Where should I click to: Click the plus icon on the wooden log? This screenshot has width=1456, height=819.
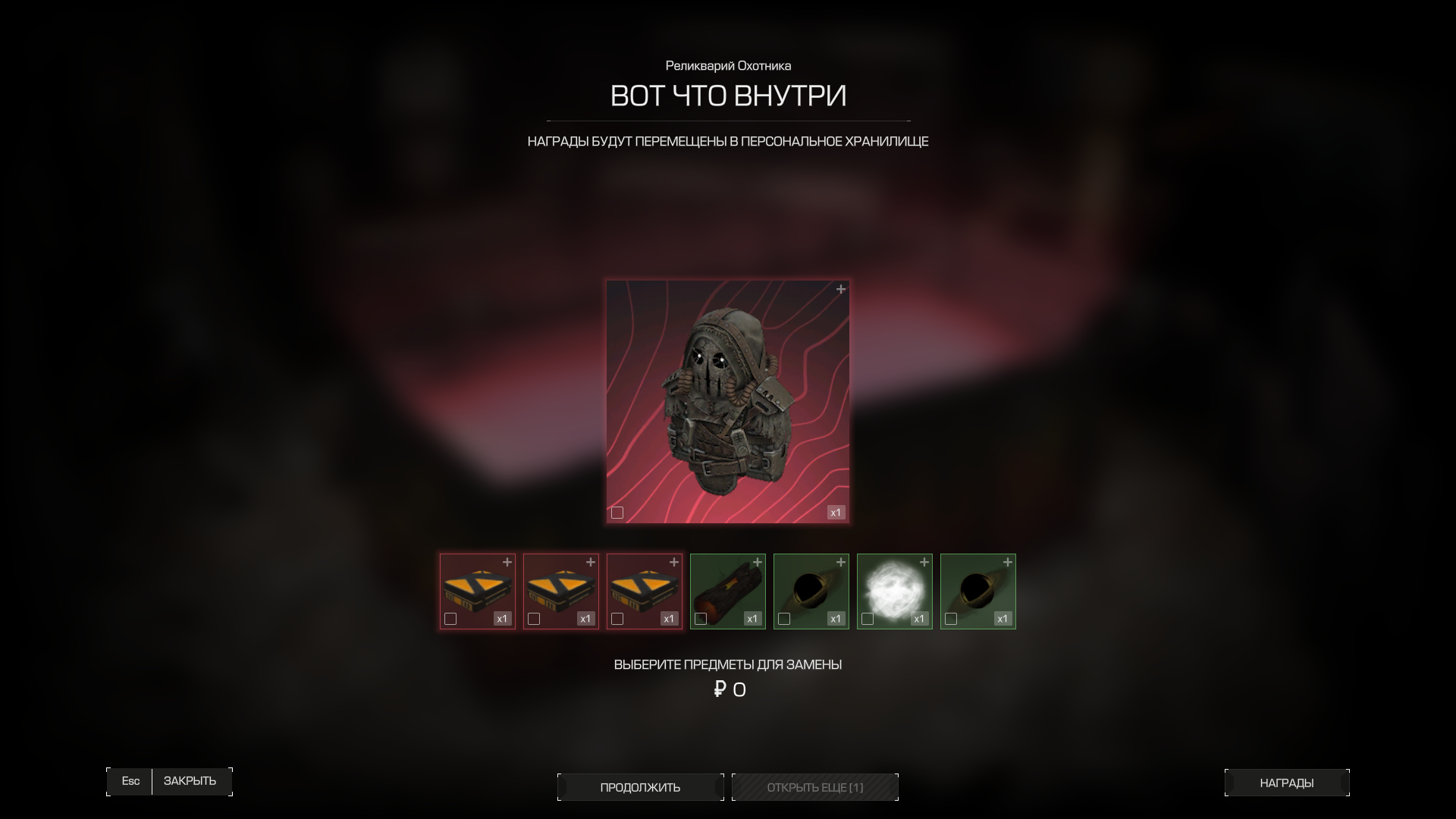[757, 563]
